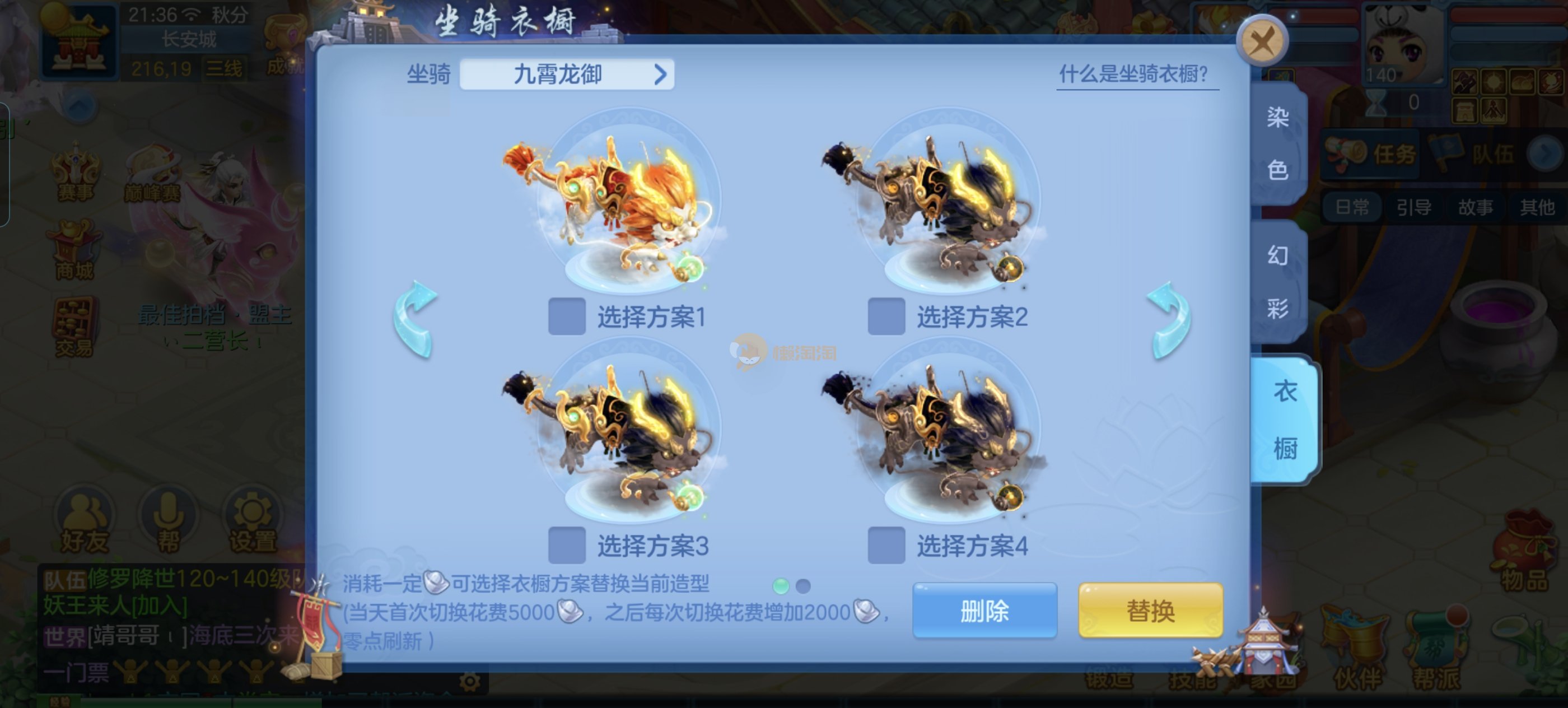Click the 删除 delete button
The width and height of the screenshot is (1568, 708).
click(x=984, y=611)
